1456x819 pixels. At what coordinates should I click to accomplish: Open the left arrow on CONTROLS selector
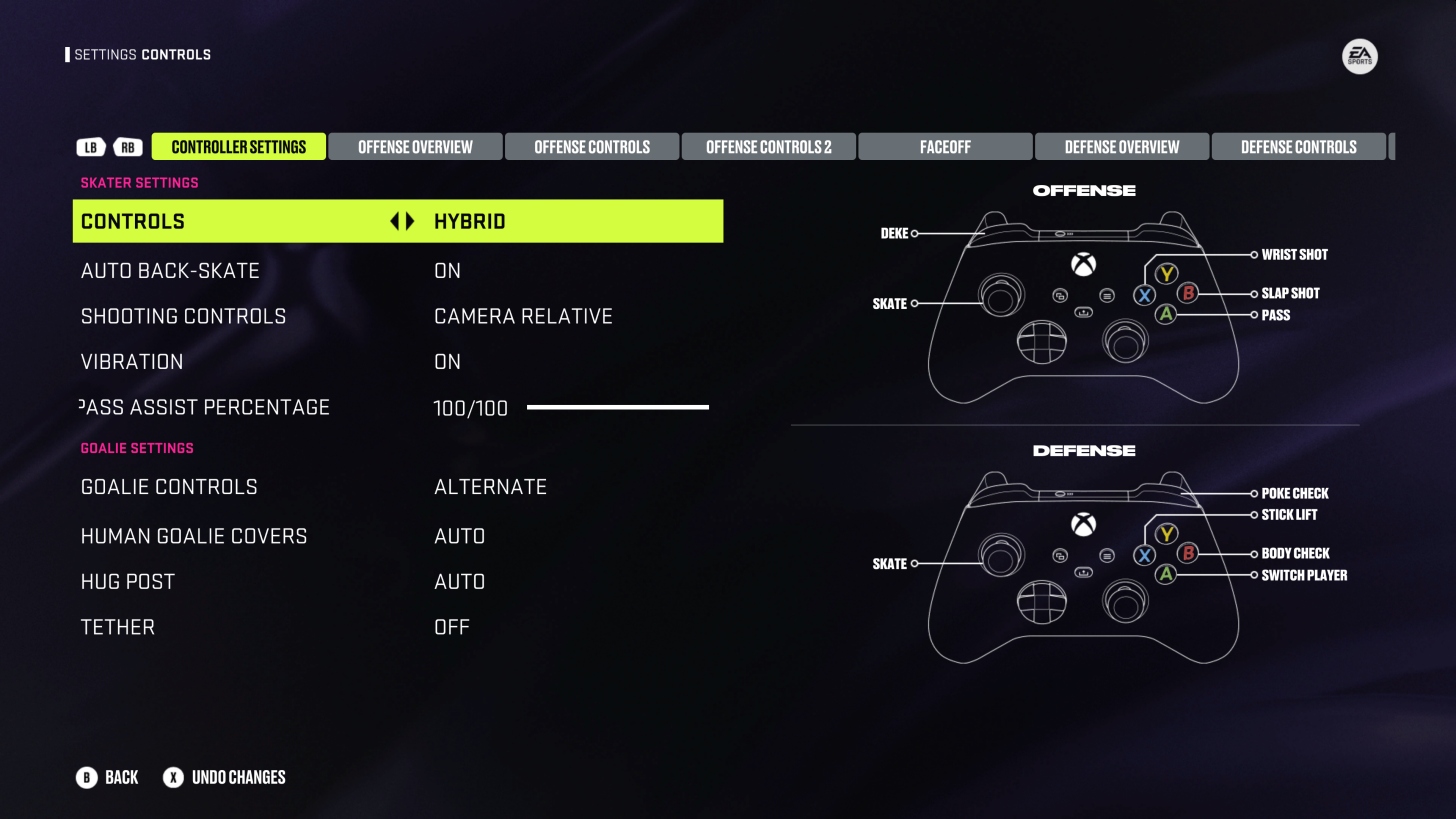tap(393, 221)
